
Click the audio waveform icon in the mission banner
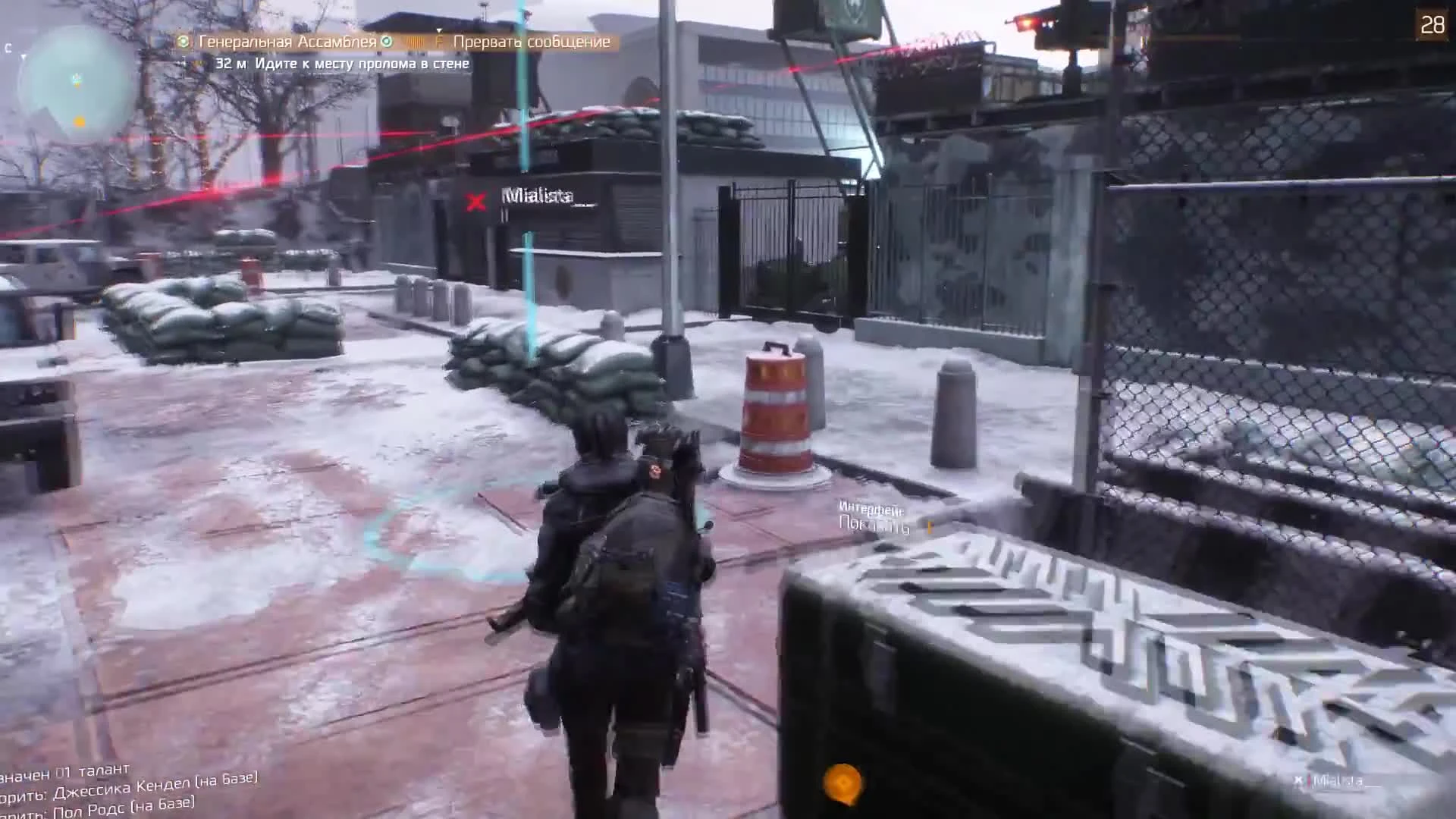tap(416, 42)
